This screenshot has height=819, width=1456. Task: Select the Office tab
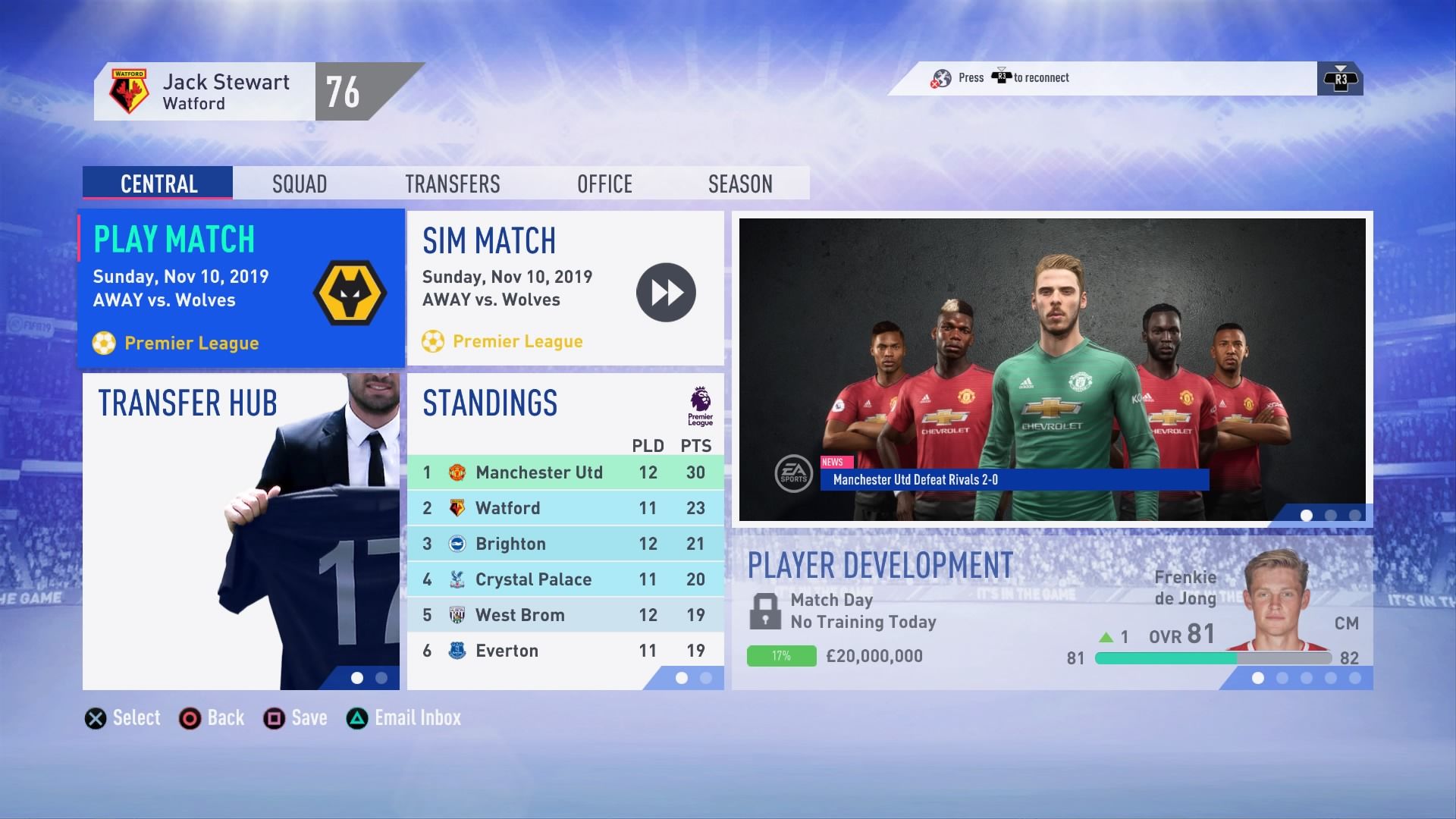tap(604, 183)
